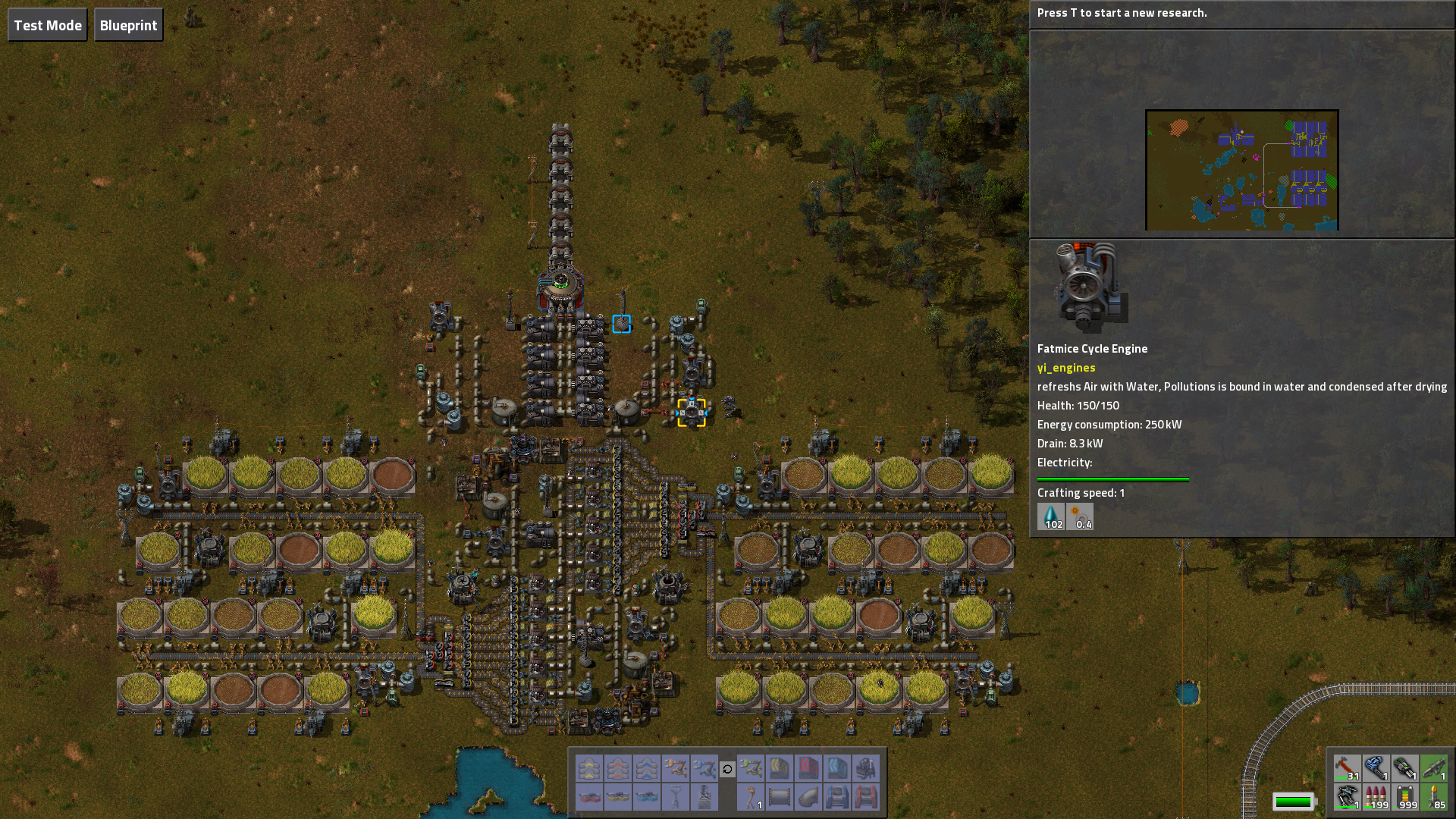Pick the blue fast inserter slot
Viewport: 1456px width, 819px height.
click(704, 768)
